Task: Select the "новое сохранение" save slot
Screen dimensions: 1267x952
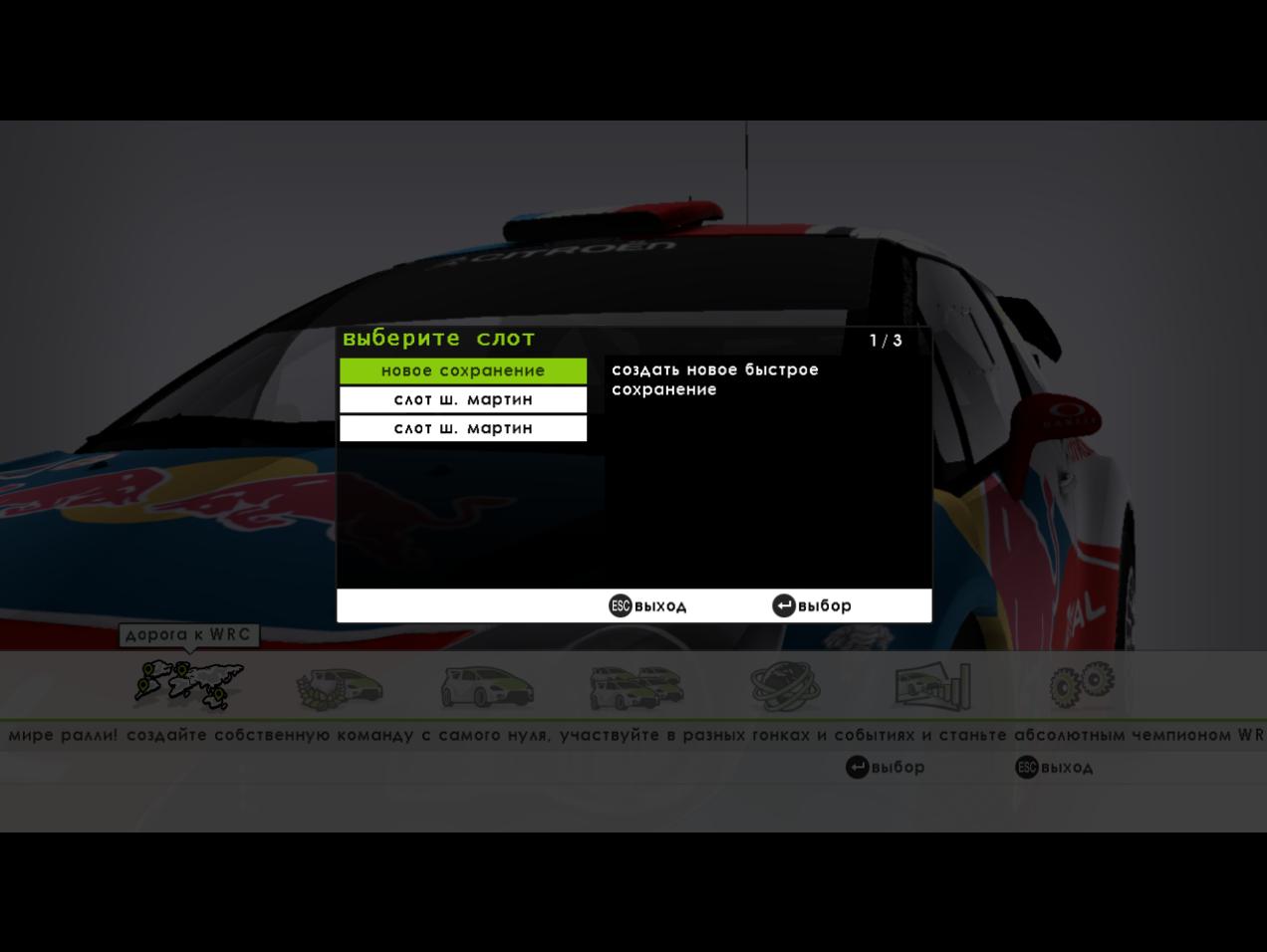Action: coord(462,370)
